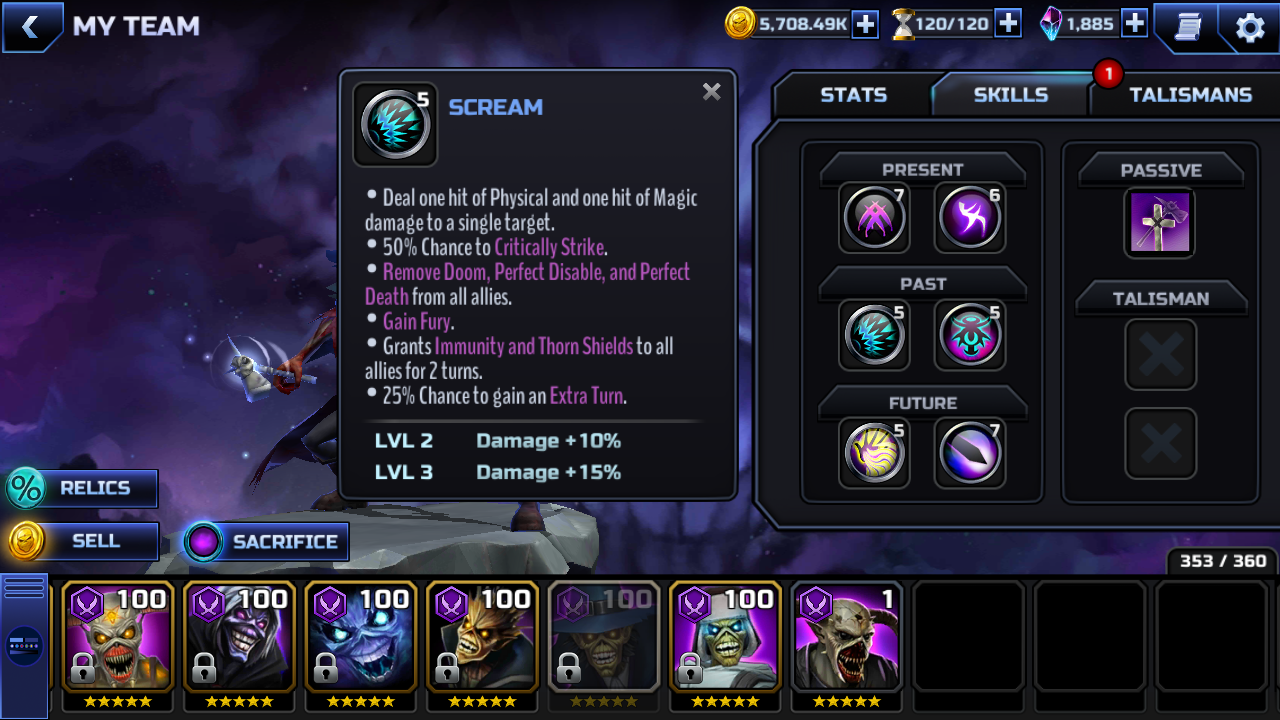Select the dark blade Future skill

pos(969,452)
